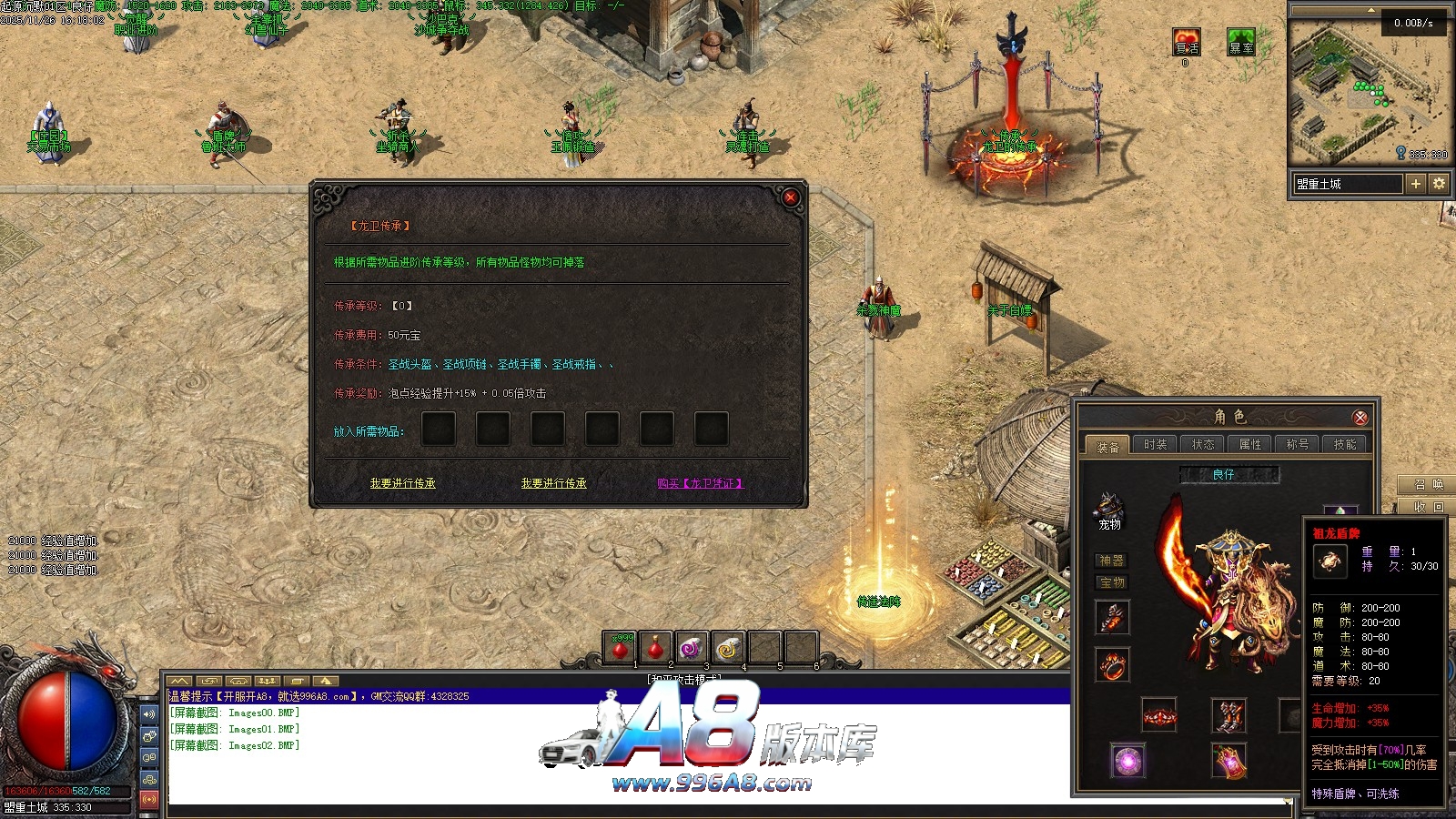The image size is (1456, 819).
Task: Click the 神器 button
Action: [1111, 561]
